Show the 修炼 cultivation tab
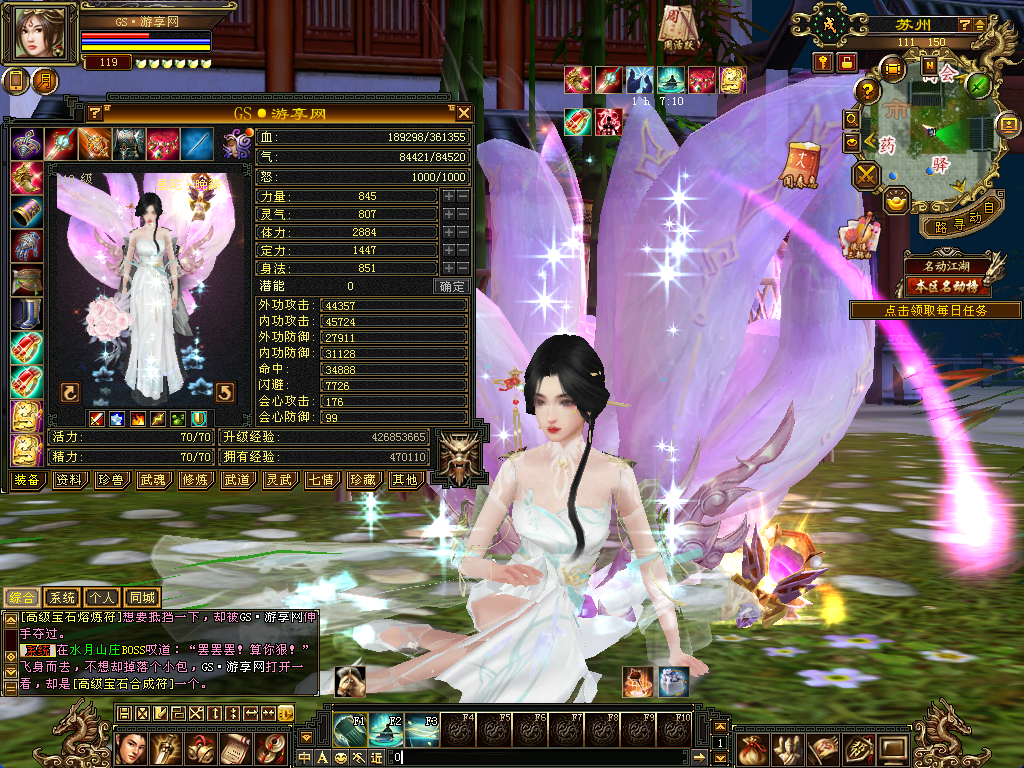 coord(195,480)
